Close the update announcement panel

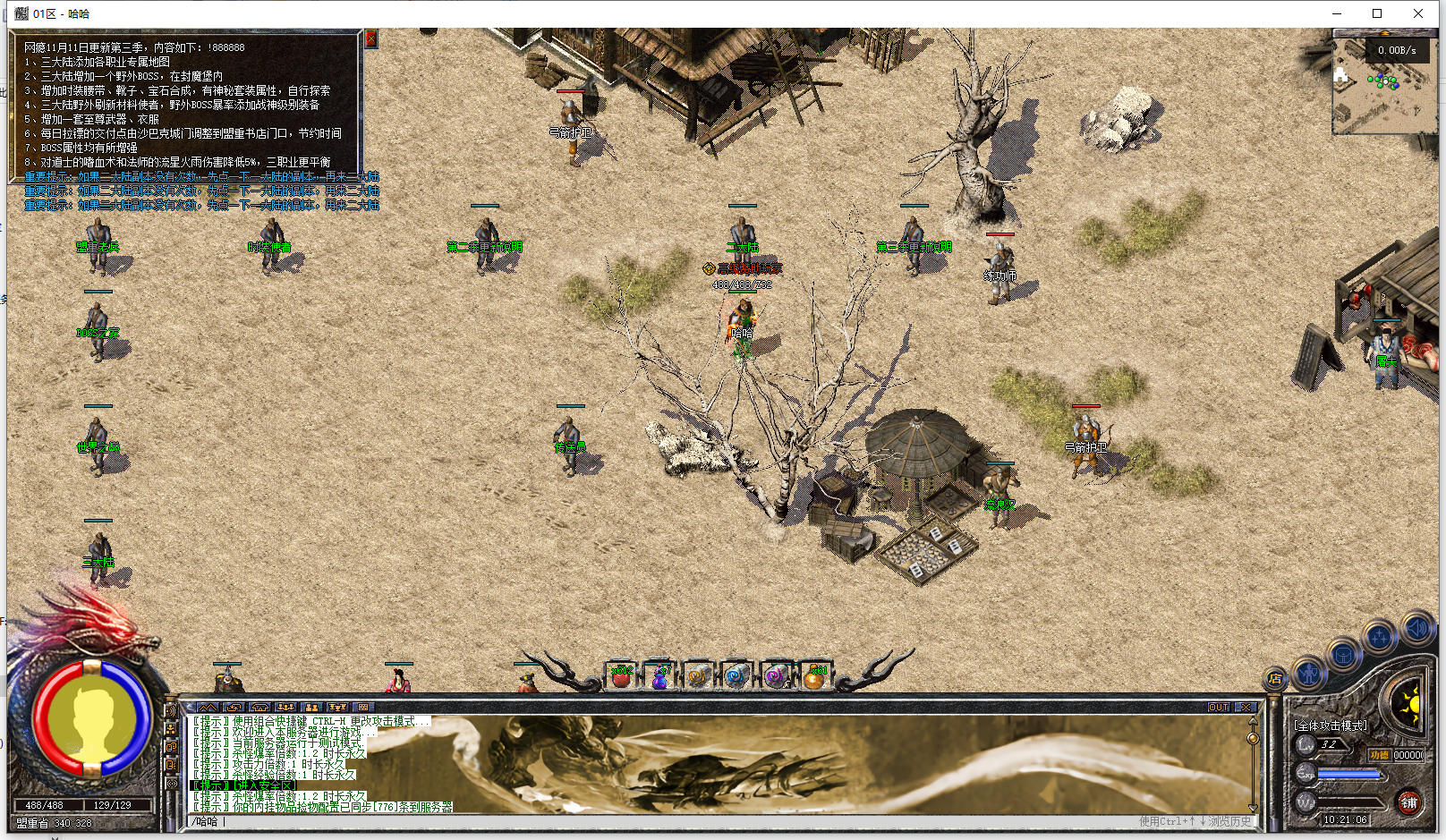pyautogui.click(x=370, y=38)
